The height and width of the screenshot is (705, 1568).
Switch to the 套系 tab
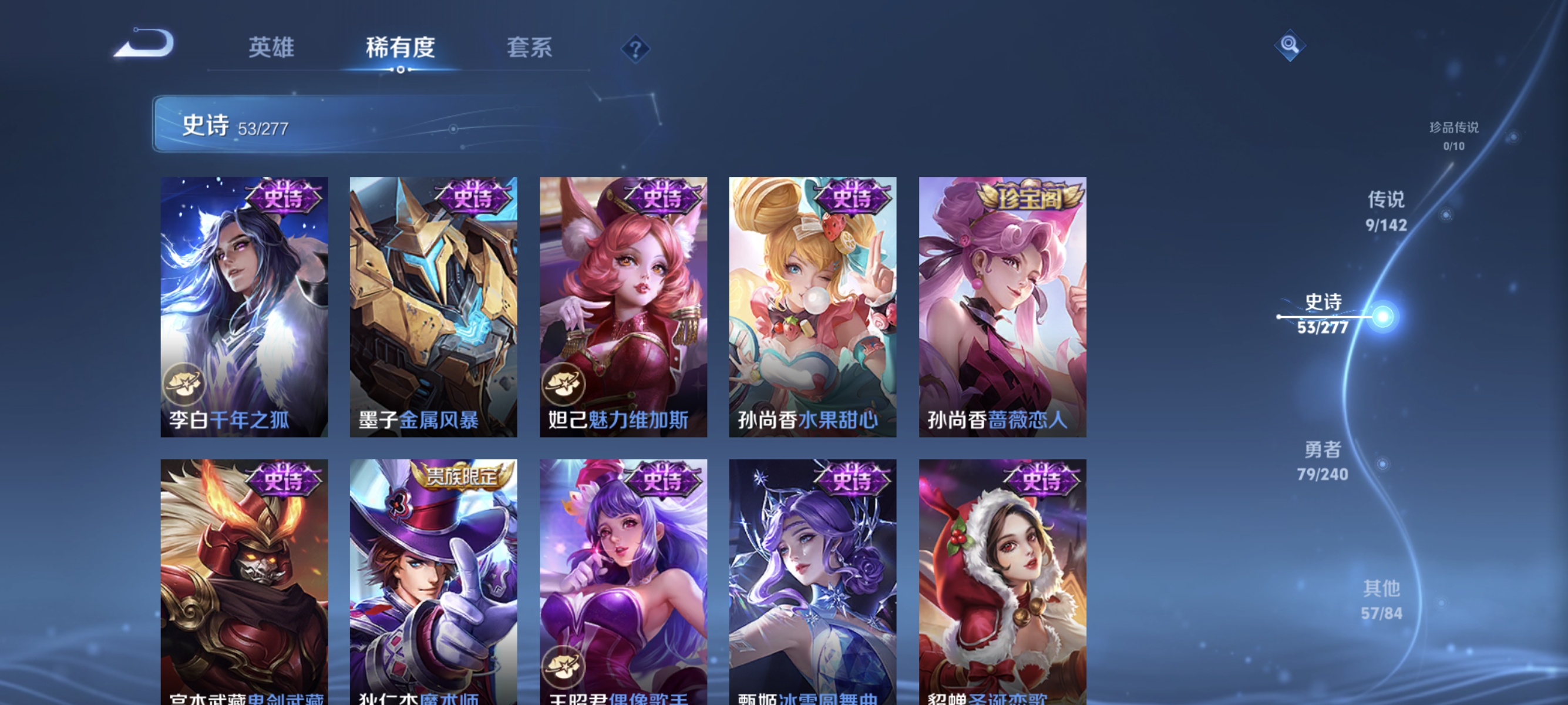(x=531, y=49)
